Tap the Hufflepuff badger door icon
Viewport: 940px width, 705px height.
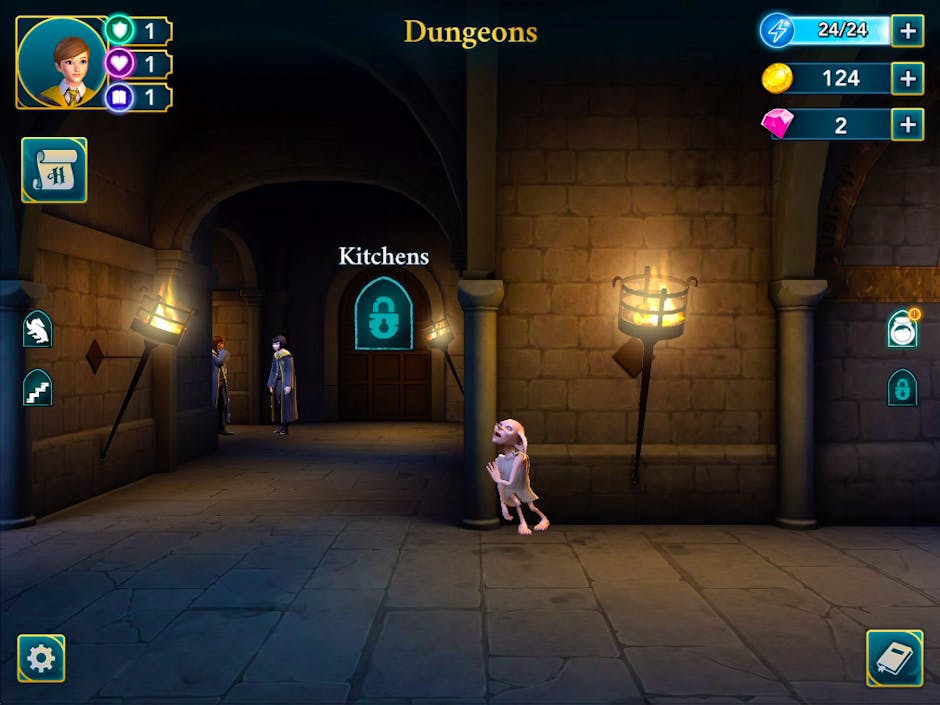coord(38,328)
